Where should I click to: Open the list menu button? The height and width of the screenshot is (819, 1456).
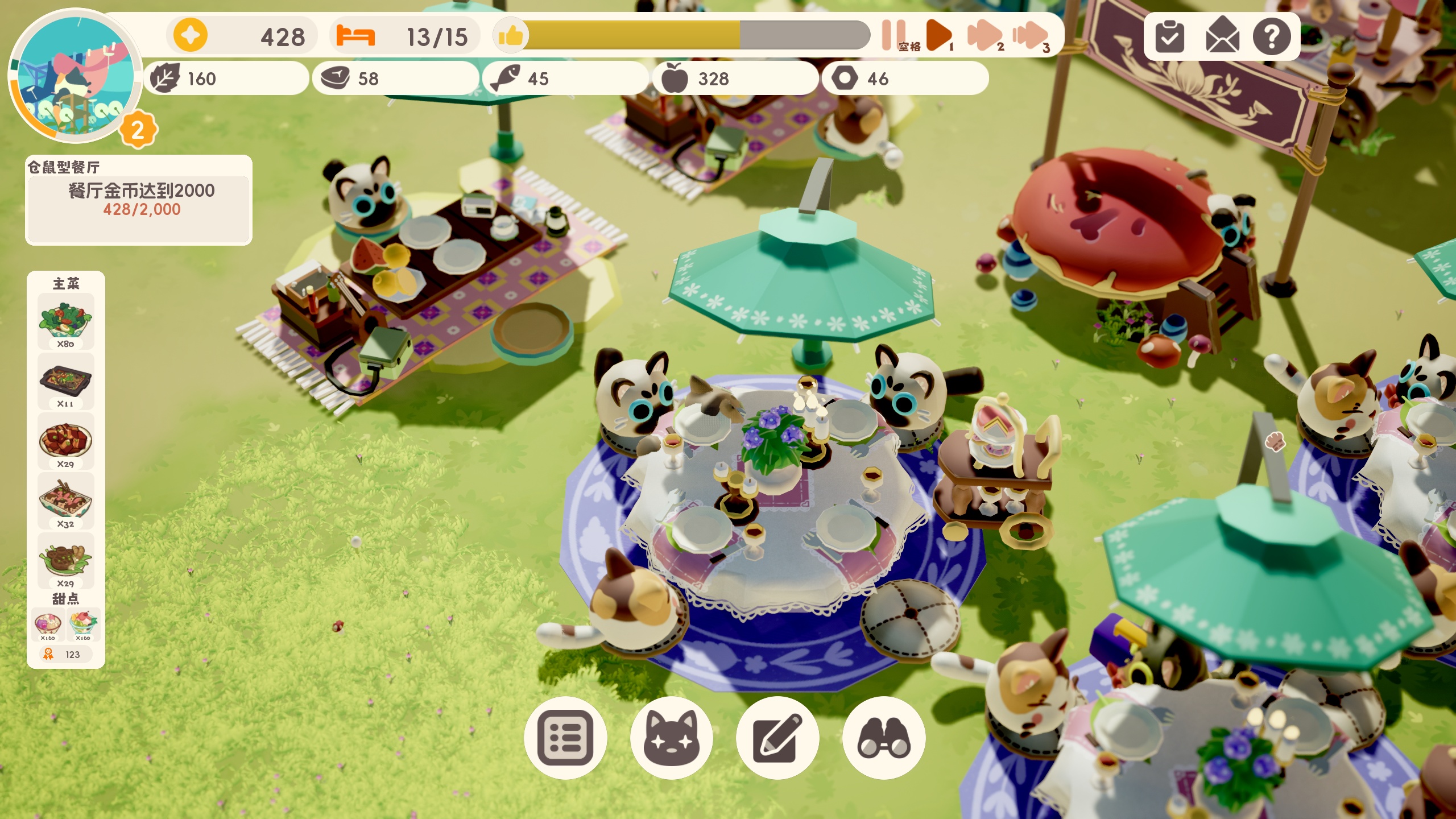click(565, 738)
